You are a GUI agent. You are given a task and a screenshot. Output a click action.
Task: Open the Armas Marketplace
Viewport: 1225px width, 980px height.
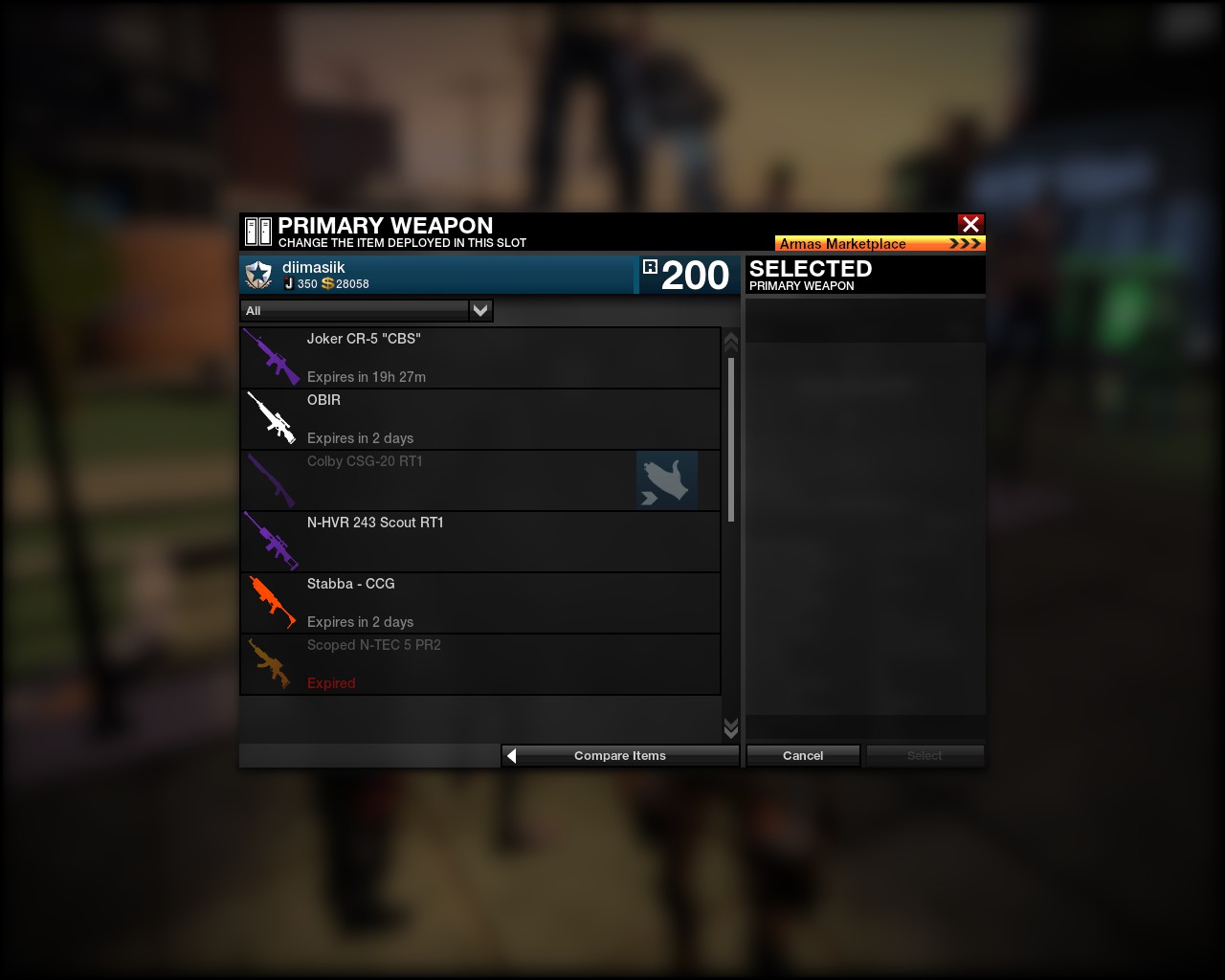pyautogui.click(x=880, y=243)
